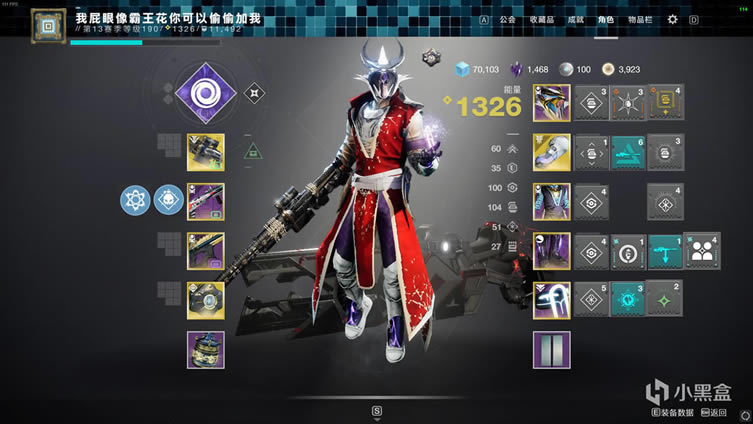Select the chest armor slot

pos(551,201)
